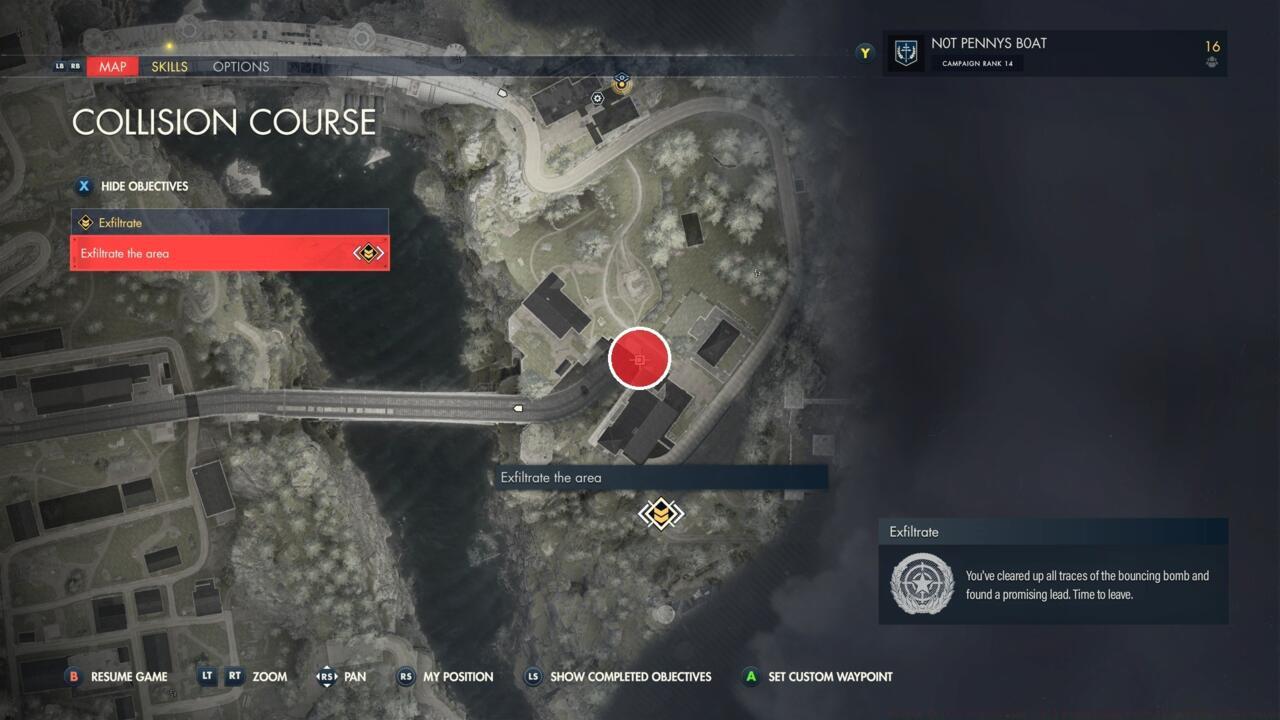Click the white arrow marker near the bridge
Screen dimensions: 1280x720
[x=519, y=407]
